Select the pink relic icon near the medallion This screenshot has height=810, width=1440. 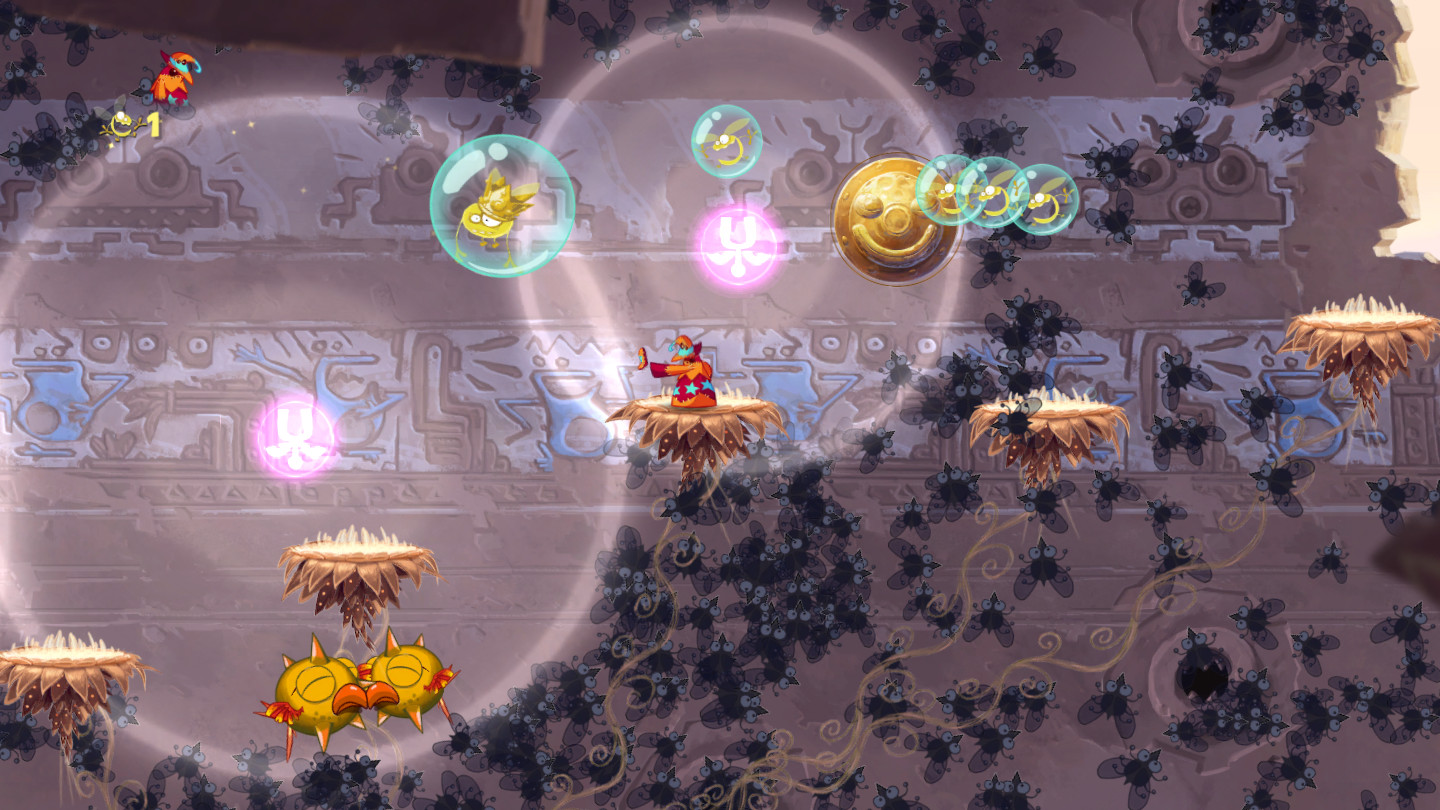(x=740, y=242)
